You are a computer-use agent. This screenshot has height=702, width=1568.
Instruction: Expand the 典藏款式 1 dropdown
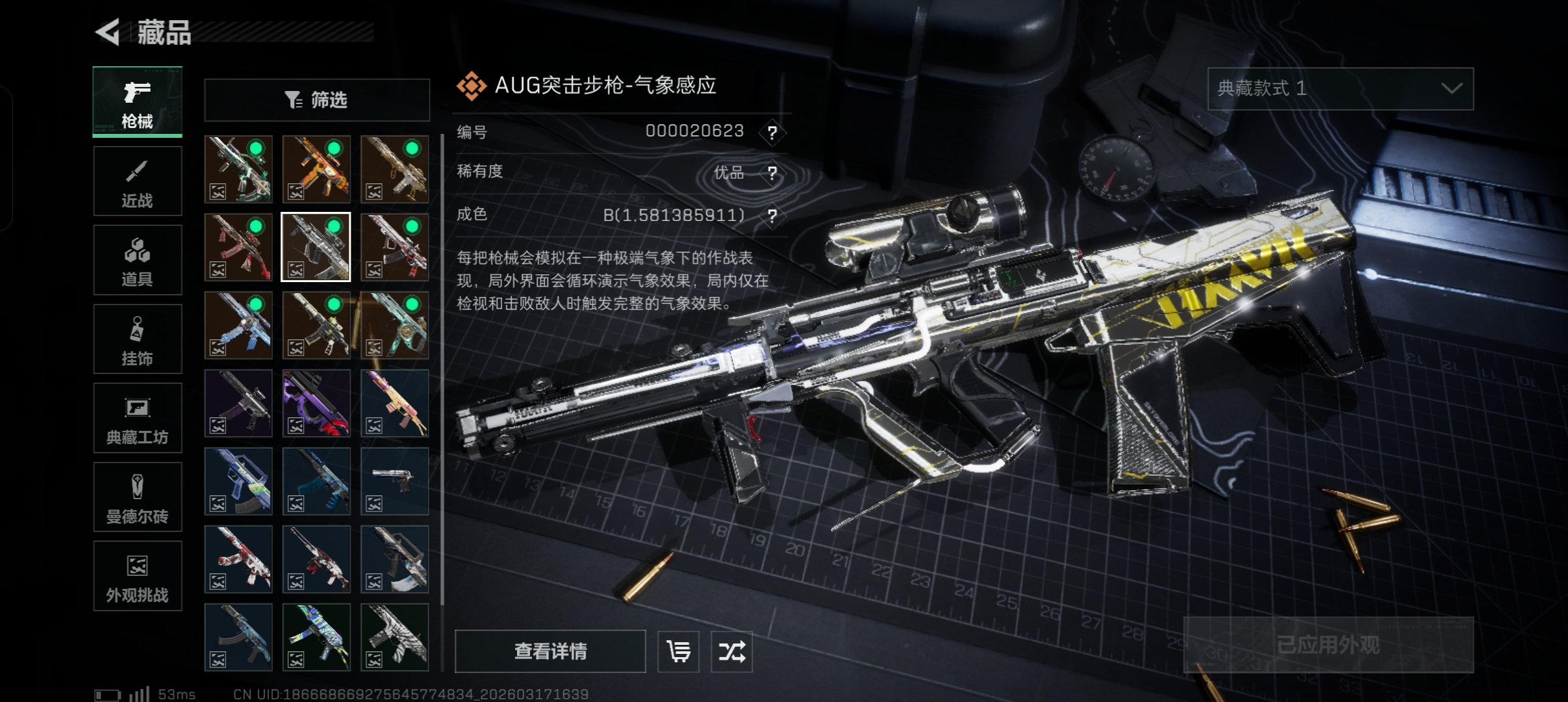pyautogui.click(x=1340, y=88)
